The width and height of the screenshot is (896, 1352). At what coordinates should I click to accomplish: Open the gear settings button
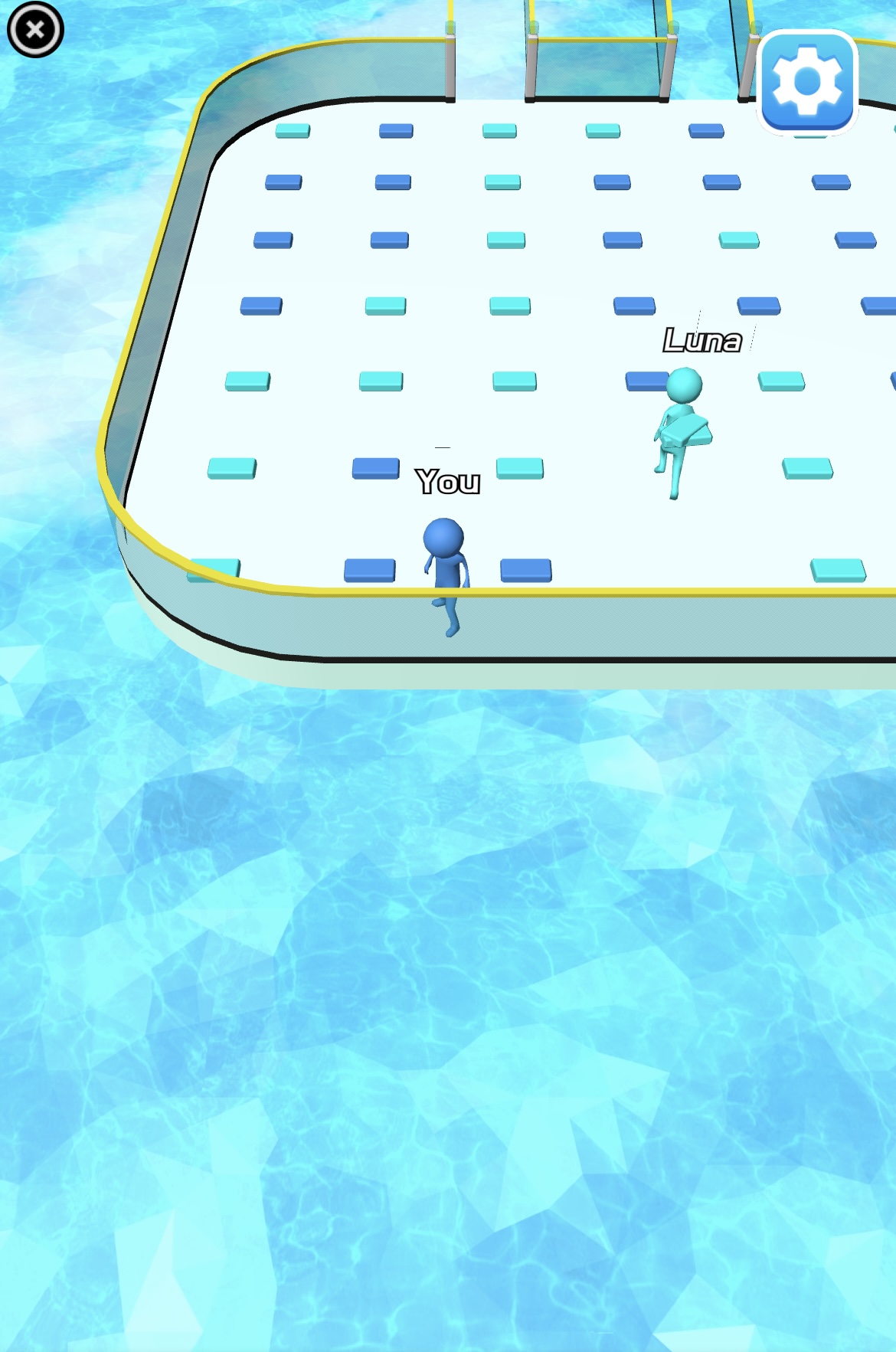pyautogui.click(x=807, y=82)
